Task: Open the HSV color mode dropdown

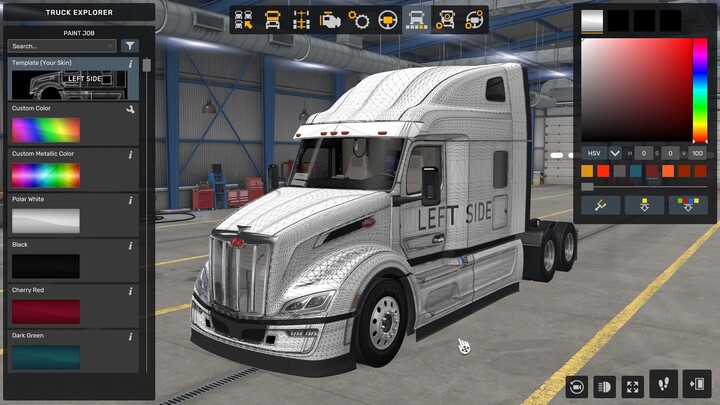Action: (x=614, y=153)
